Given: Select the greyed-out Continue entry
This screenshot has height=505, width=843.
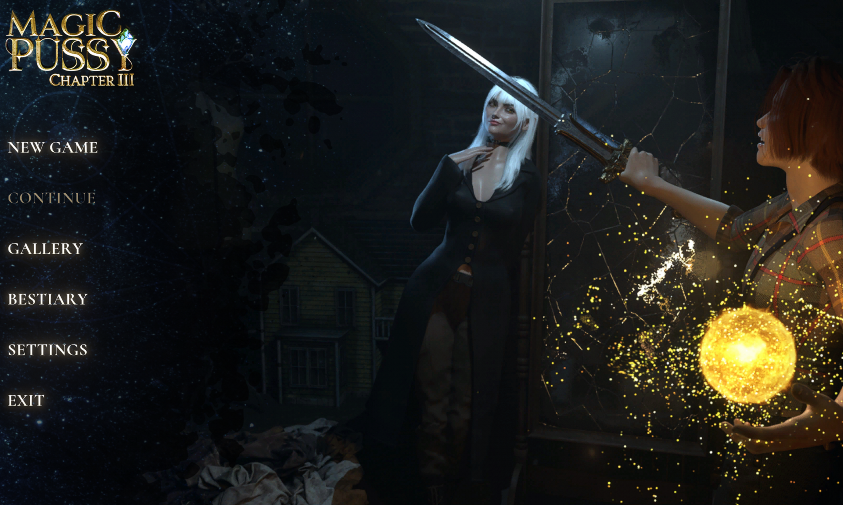Looking at the screenshot, I should tap(52, 198).
